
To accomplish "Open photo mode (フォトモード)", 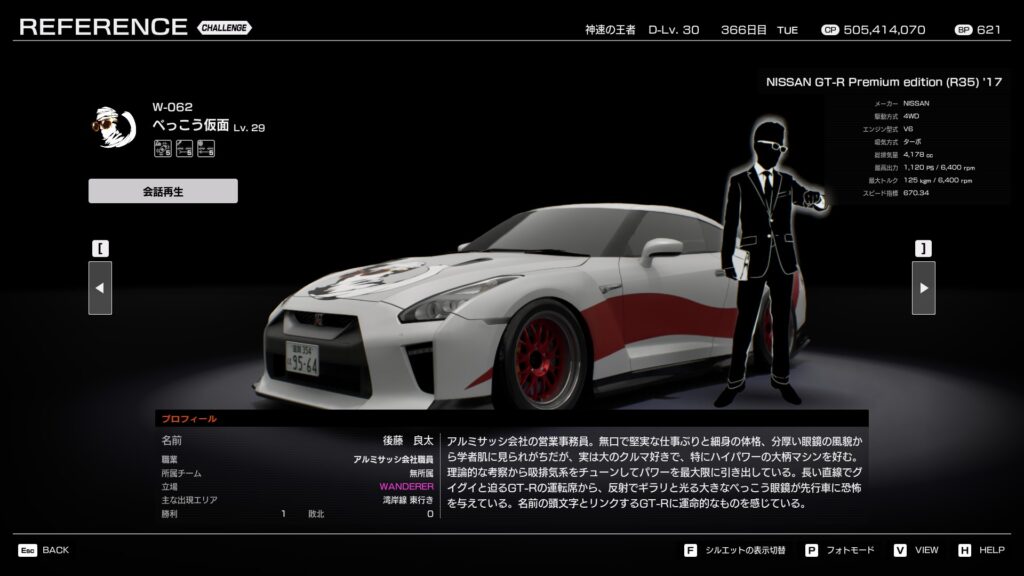I will (846, 550).
